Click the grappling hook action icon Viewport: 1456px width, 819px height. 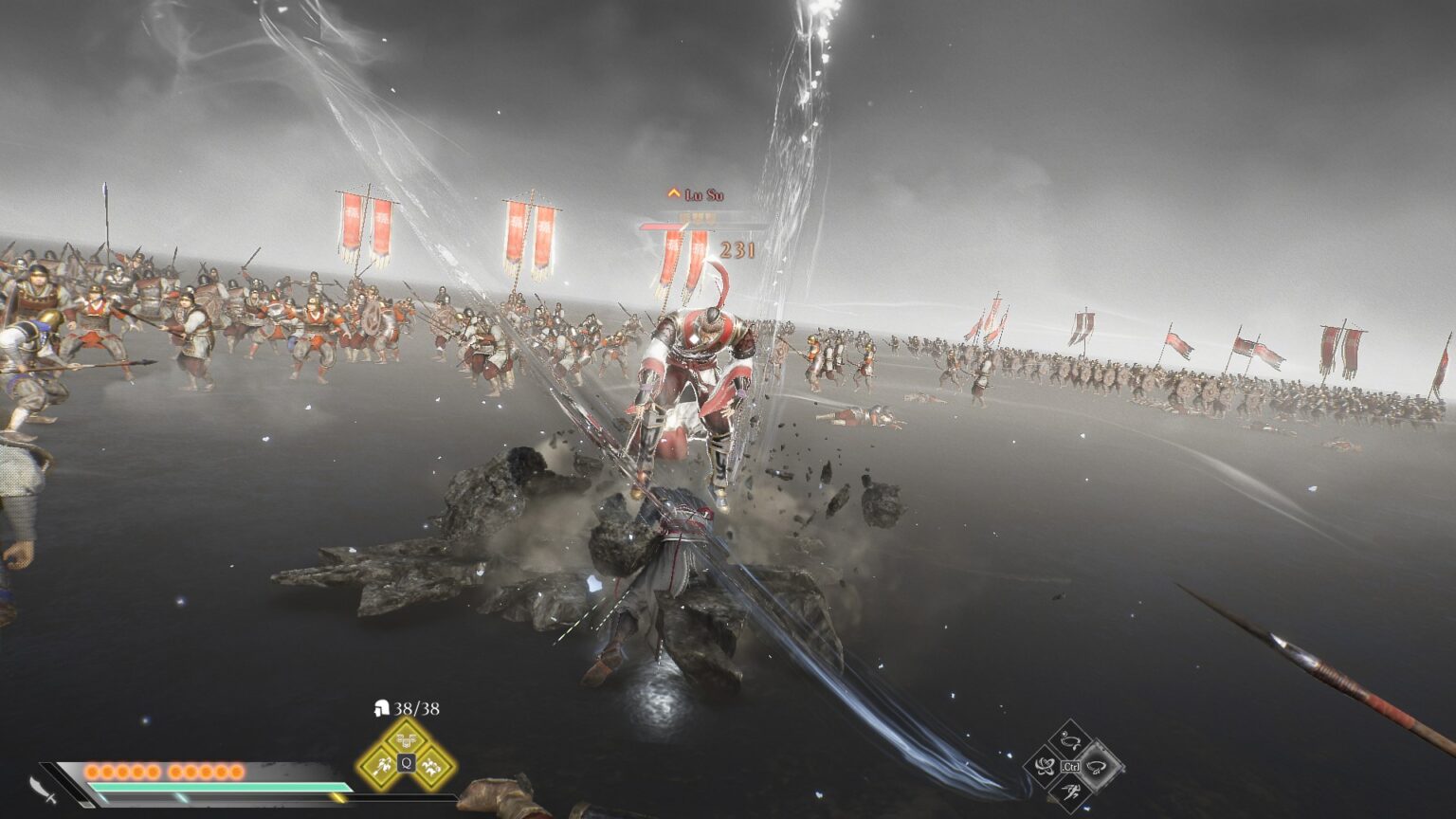pos(1045,765)
